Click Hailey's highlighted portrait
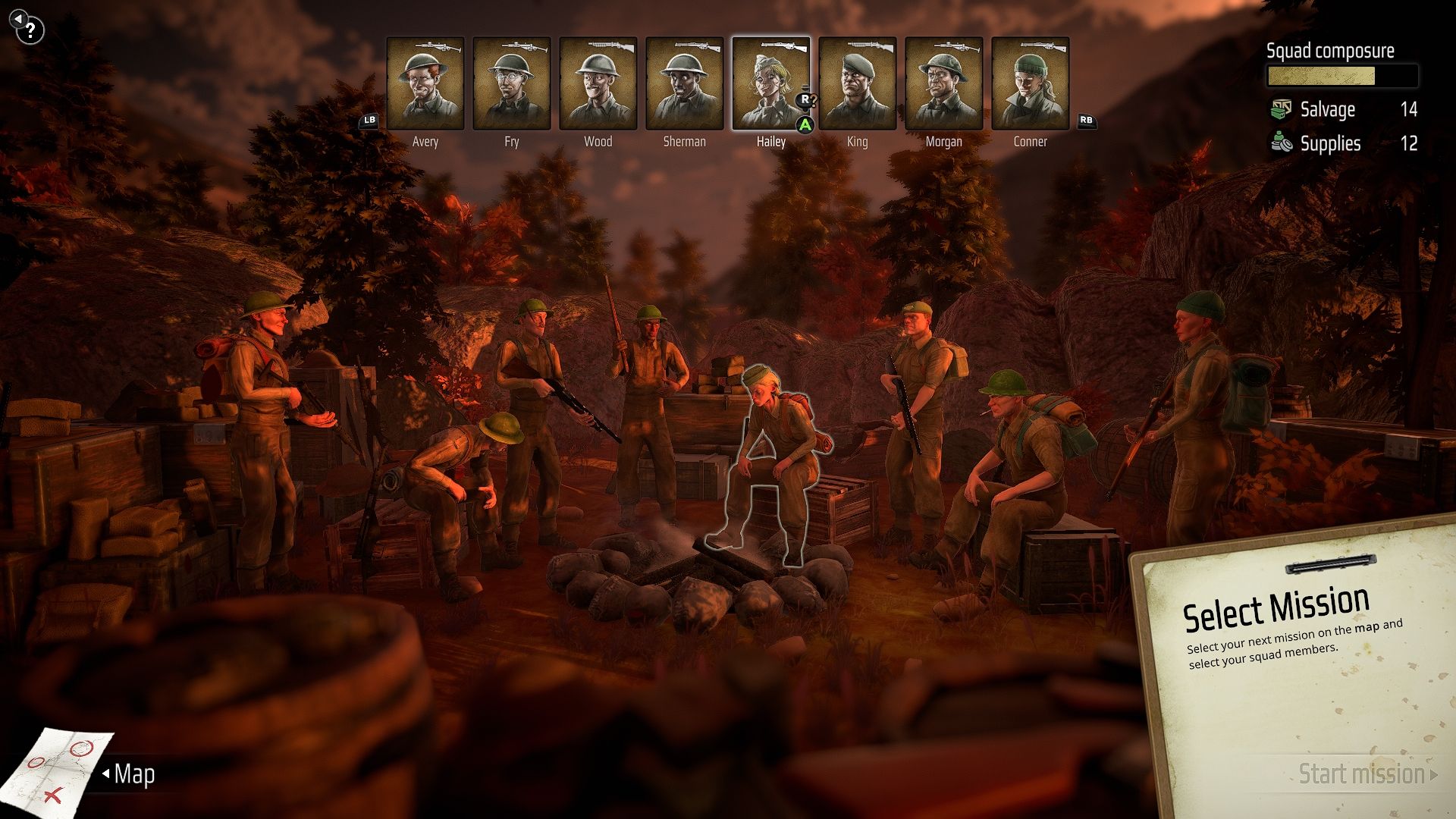1456x819 pixels. [770, 83]
